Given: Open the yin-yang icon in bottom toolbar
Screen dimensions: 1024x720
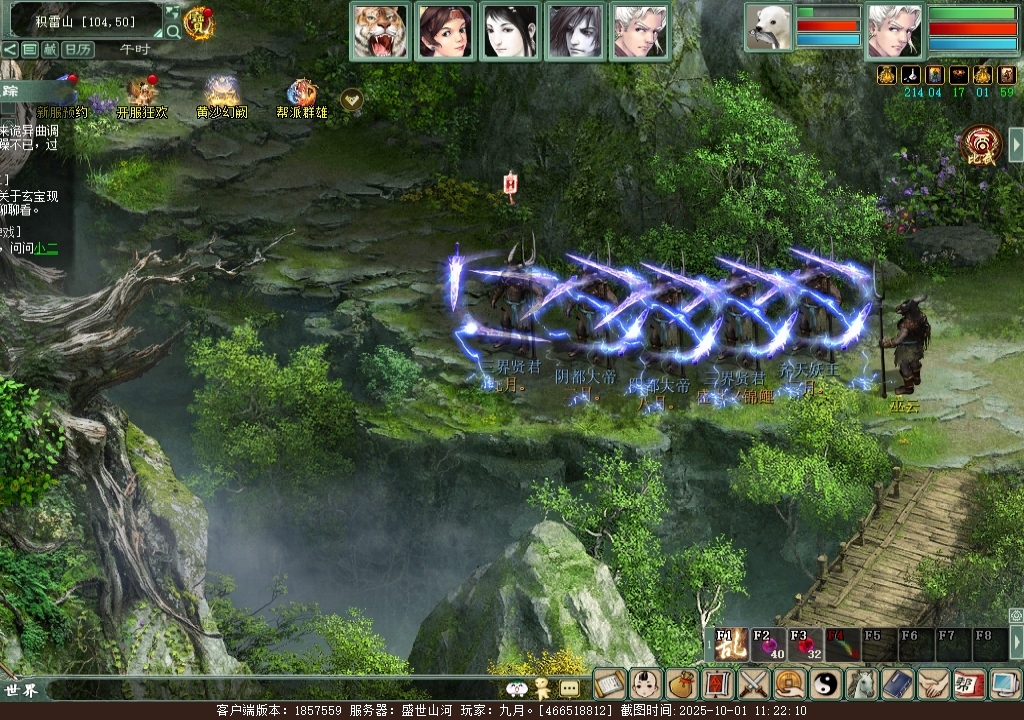Looking at the screenshot, I should pos(826,684).
